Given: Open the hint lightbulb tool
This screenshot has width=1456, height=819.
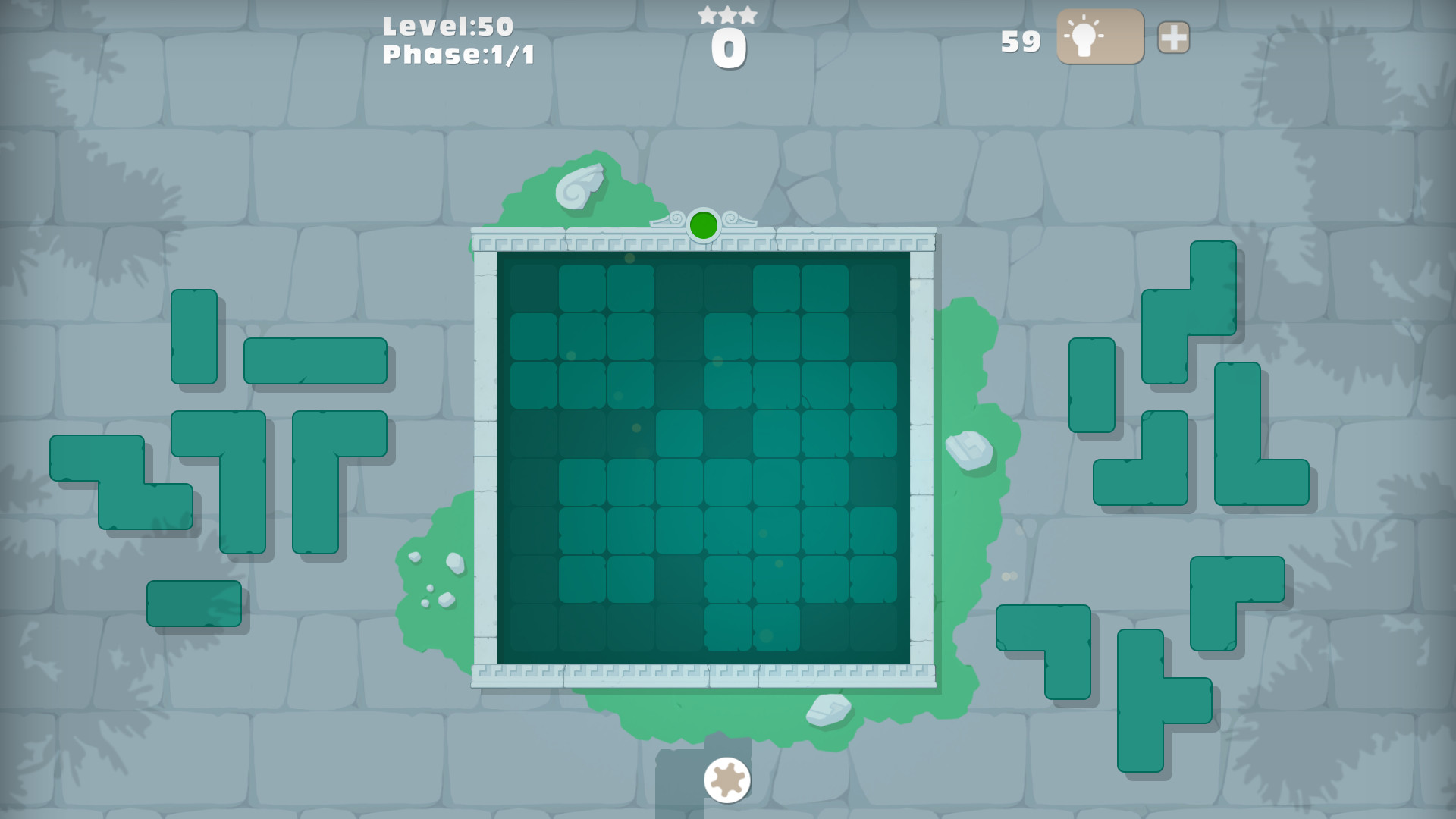Looking at the screenshot, I should coord(1098,36).
